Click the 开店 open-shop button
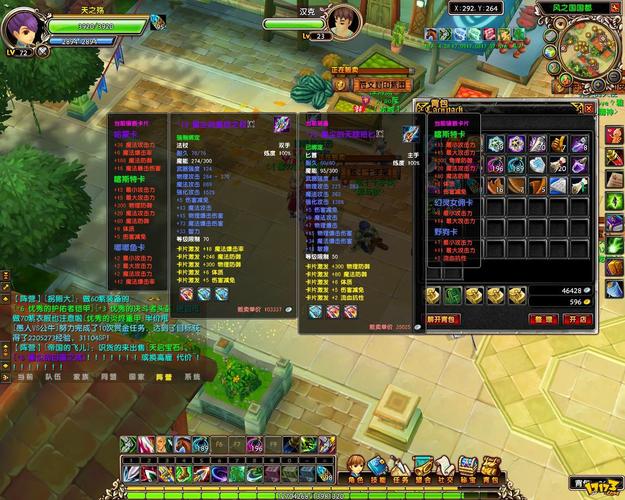 [x=576, y=319]
